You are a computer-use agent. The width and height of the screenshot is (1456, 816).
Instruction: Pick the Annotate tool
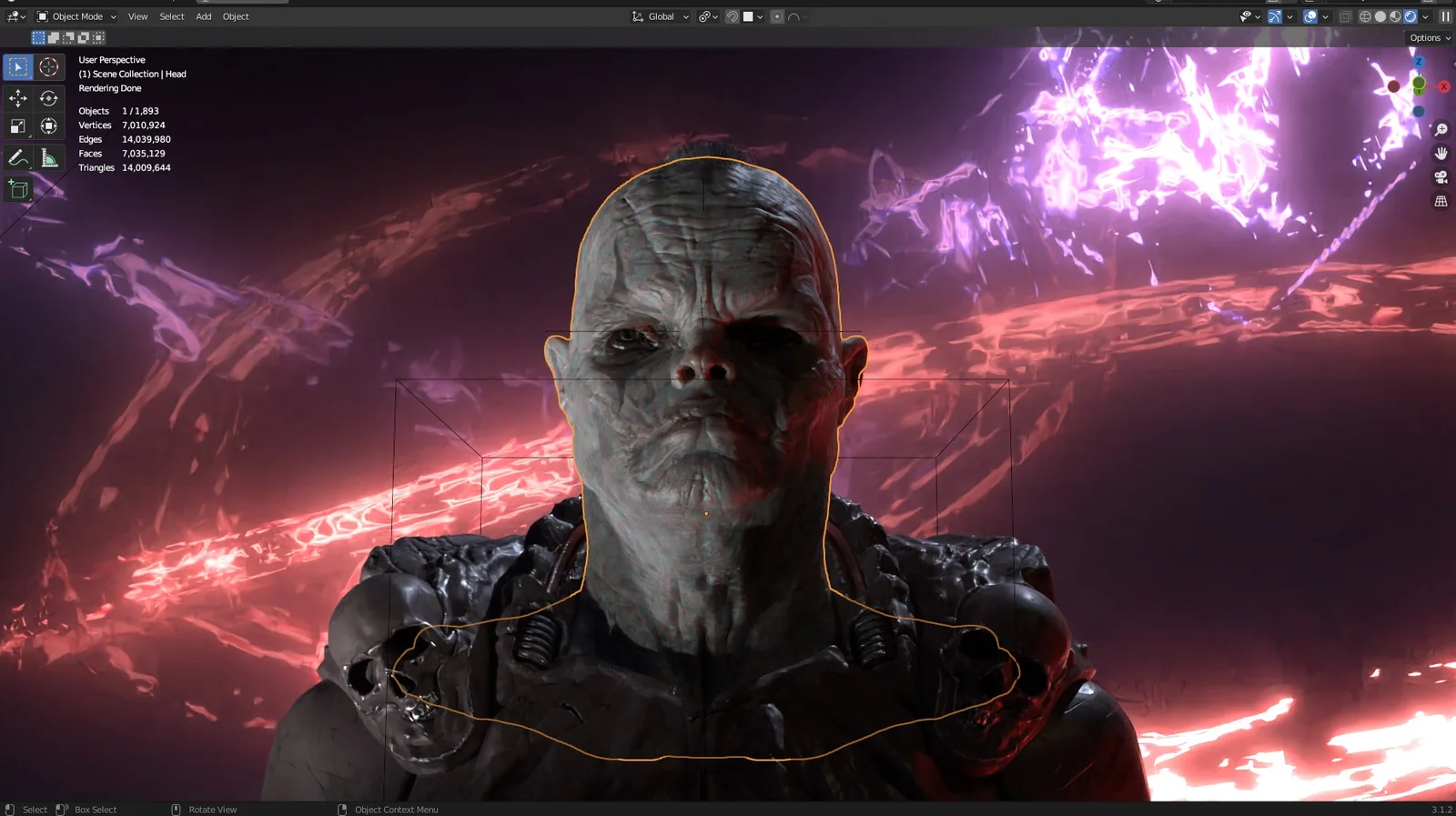(17, 156)
